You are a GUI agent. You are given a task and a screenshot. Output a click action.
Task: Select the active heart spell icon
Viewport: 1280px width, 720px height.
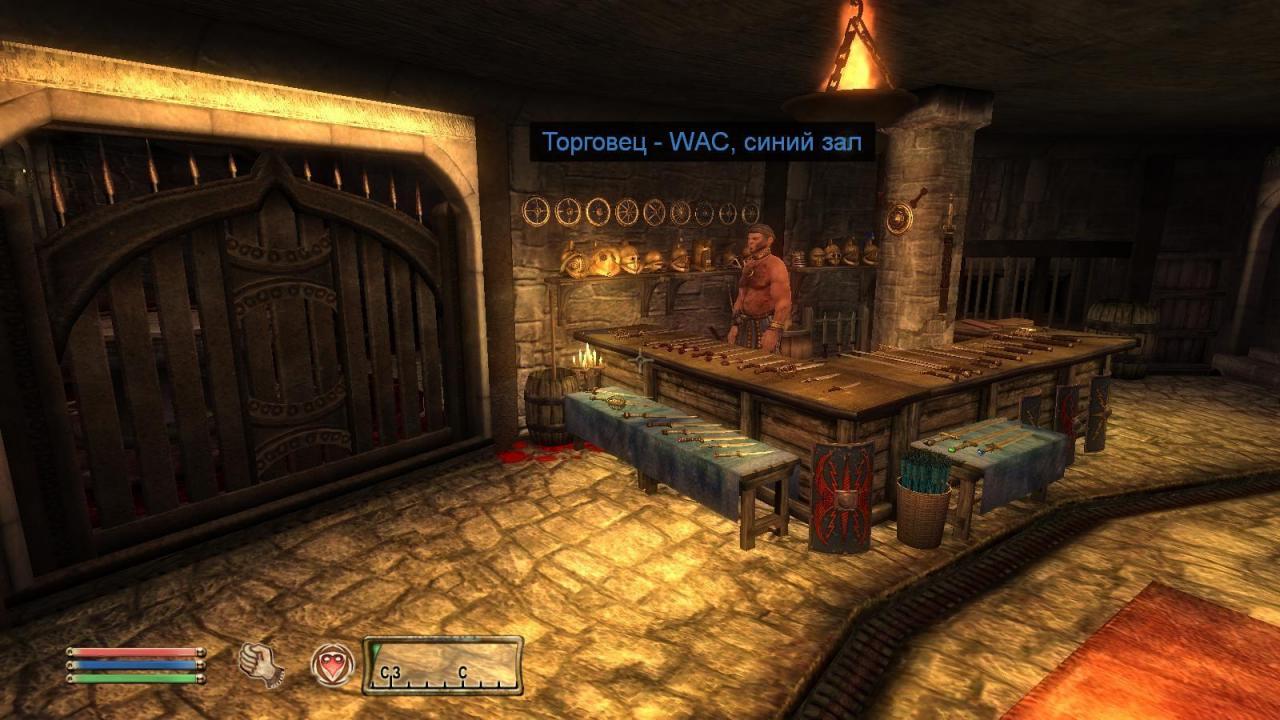(331, 664)
